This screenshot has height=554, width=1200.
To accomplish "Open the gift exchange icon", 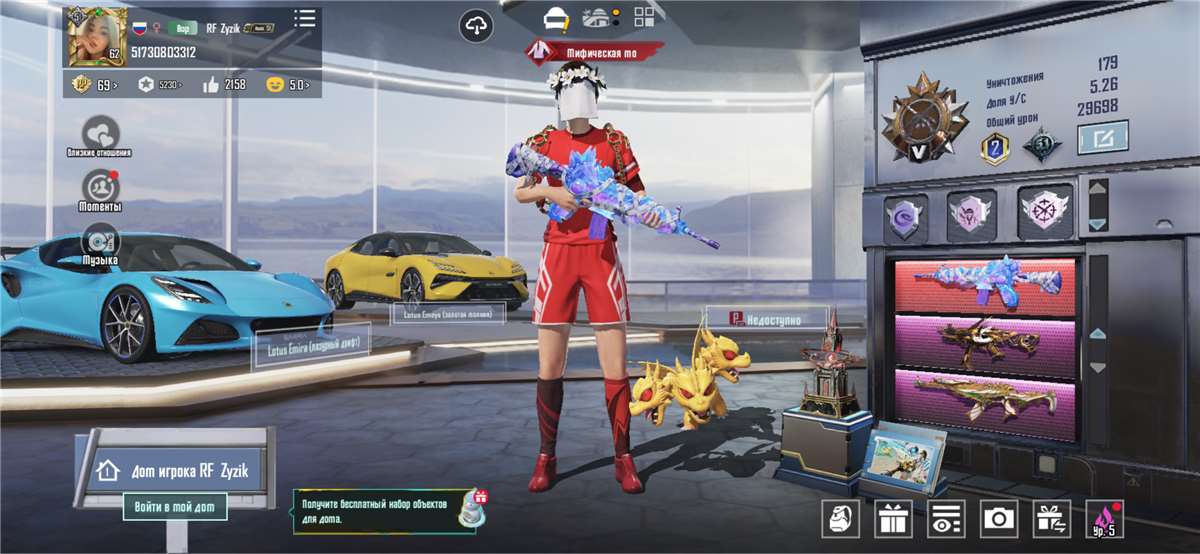I will pos(1051,518).
